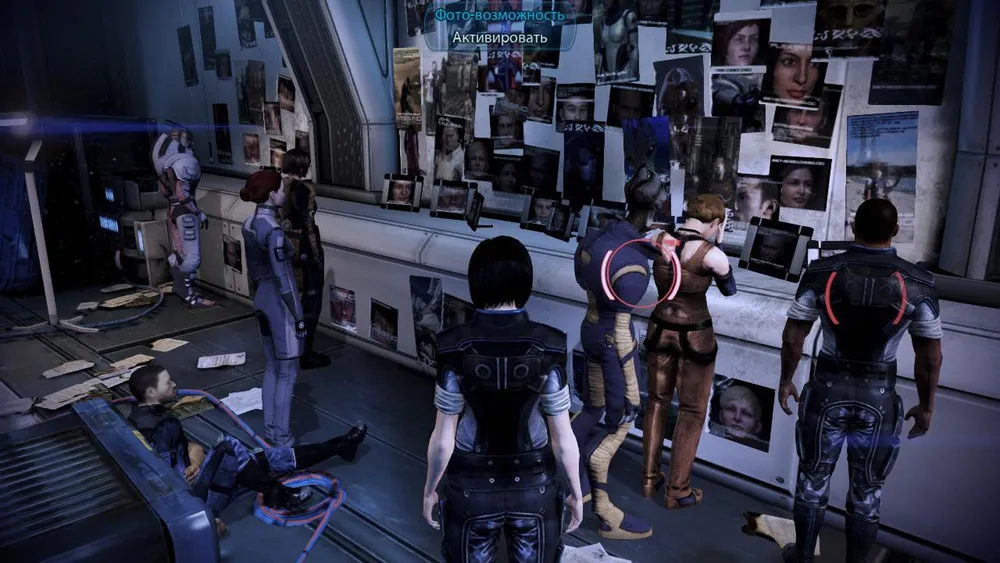This screenshot has width=1000, height=563.
Task: Click the Активировать interaction prompt
Action: (499, 38)
